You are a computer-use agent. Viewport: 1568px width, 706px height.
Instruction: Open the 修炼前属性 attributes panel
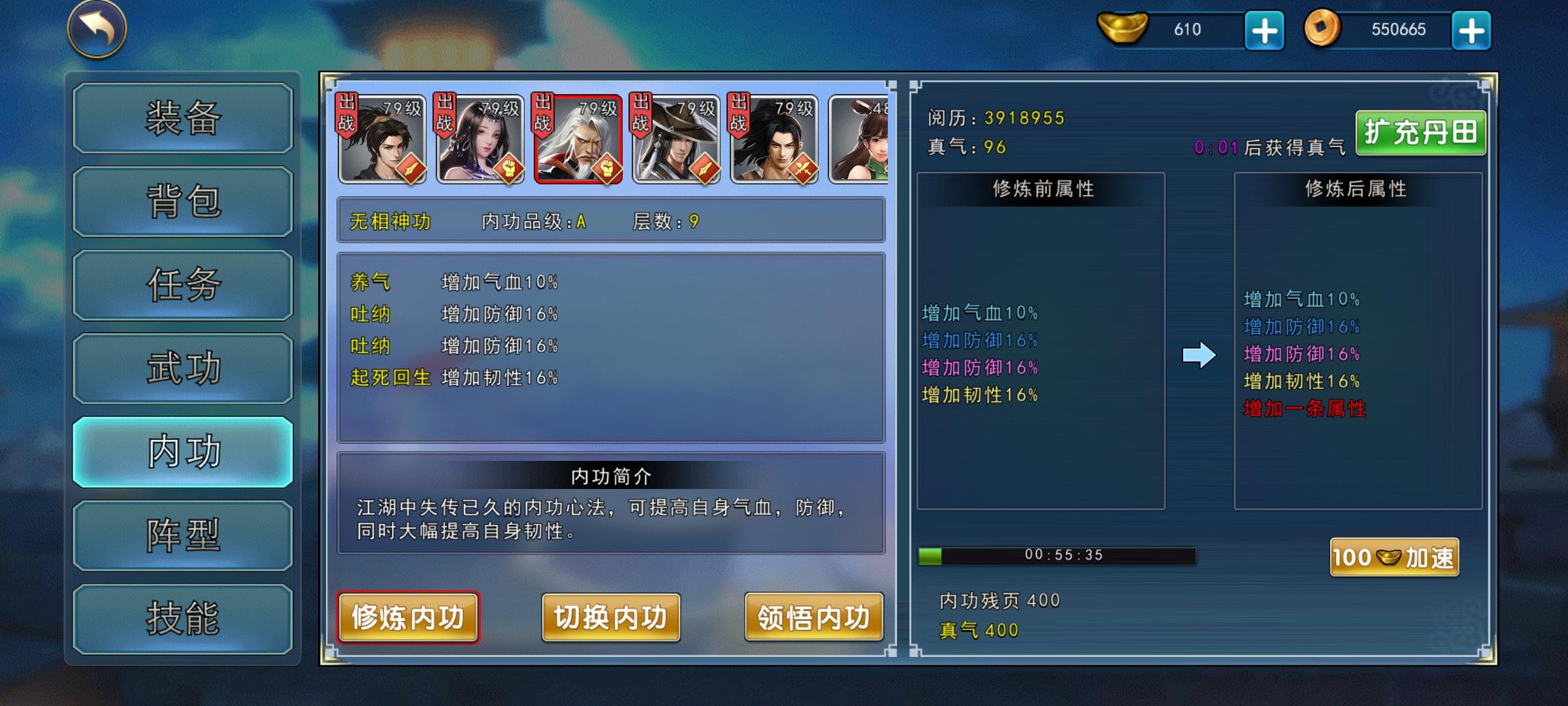(x=1041, y=190)
